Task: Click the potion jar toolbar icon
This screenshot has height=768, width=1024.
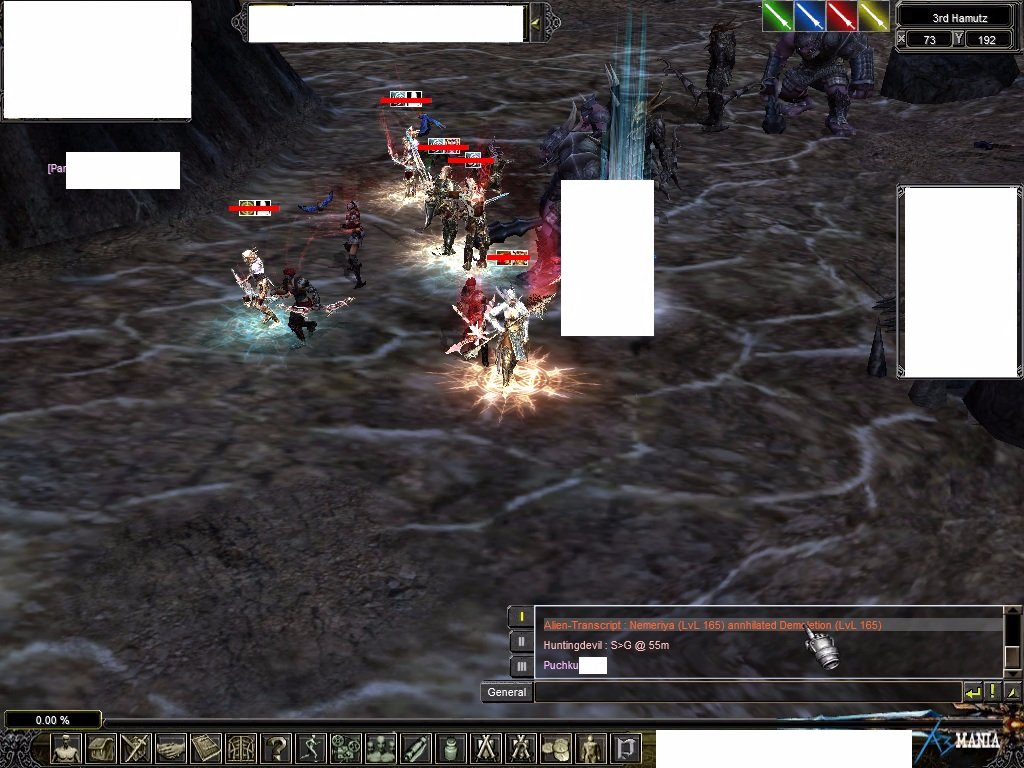Action: (x=451, y=748)
